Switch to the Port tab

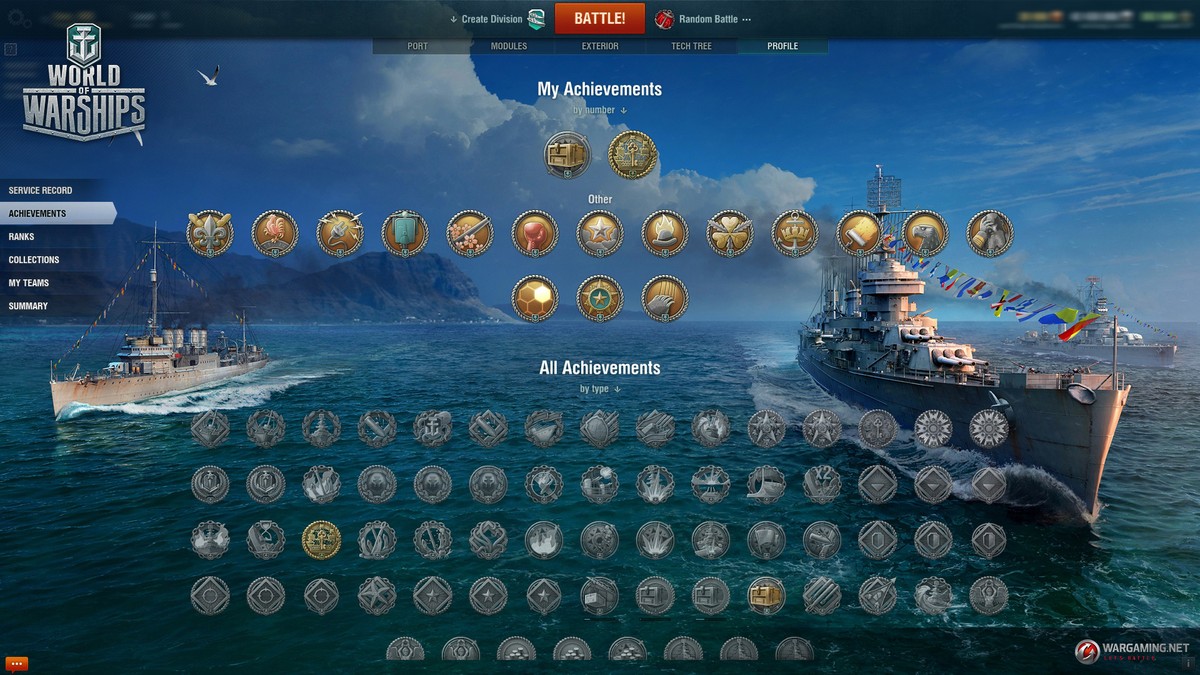coord(418,46)
